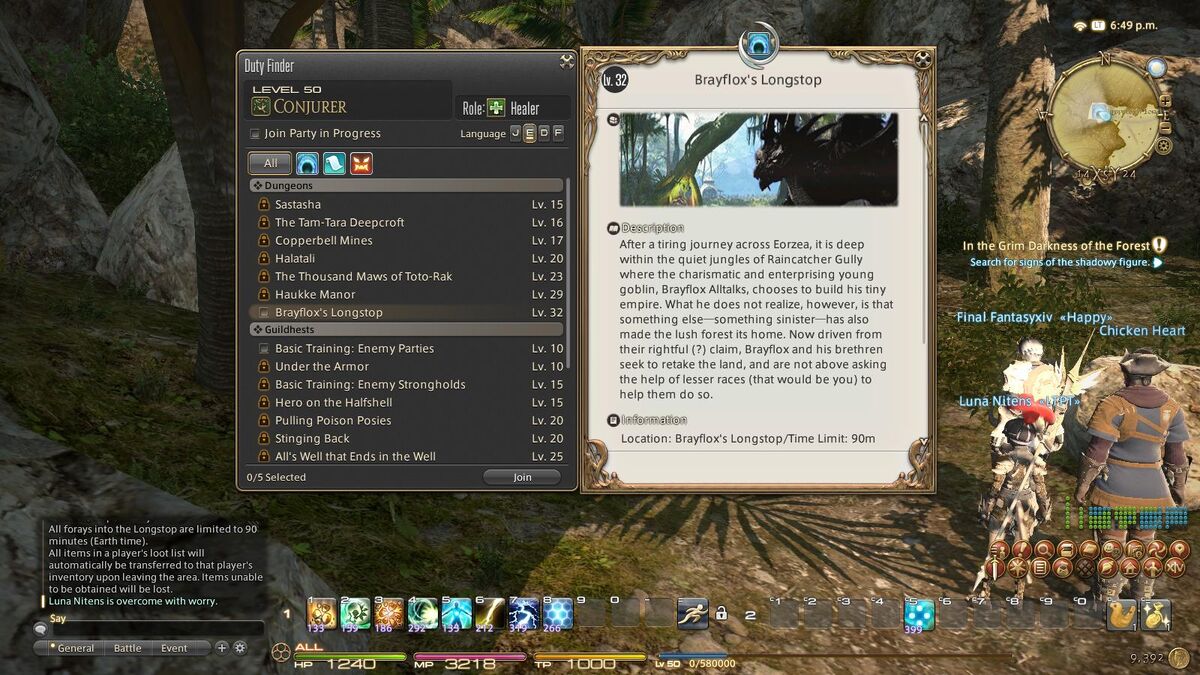The height and width of the screenshot is (675, 1200).
Task: Pick the Haukke Manor dungeon entry
Action: [315, 295]
